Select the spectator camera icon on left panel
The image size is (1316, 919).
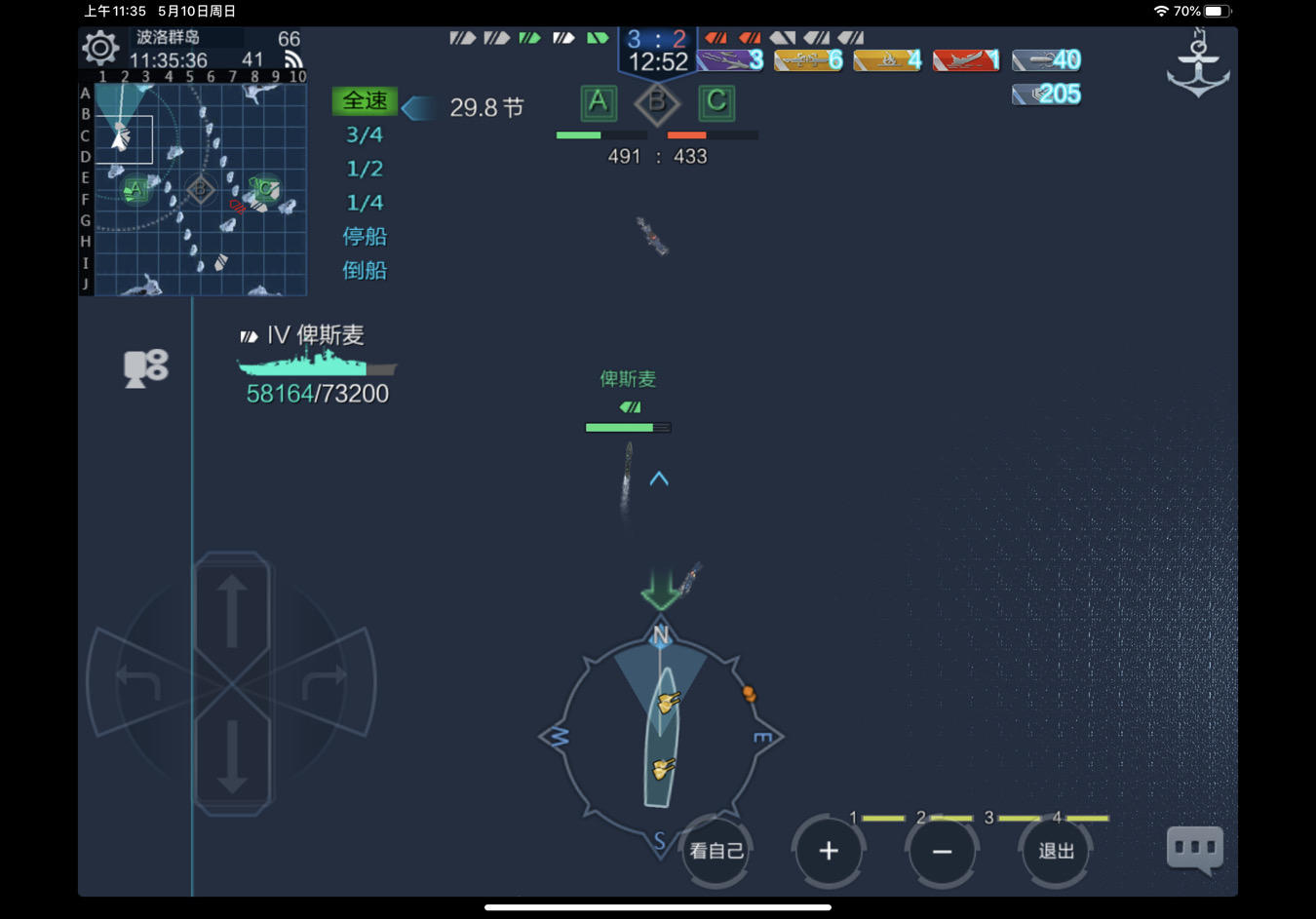(145, 367)
